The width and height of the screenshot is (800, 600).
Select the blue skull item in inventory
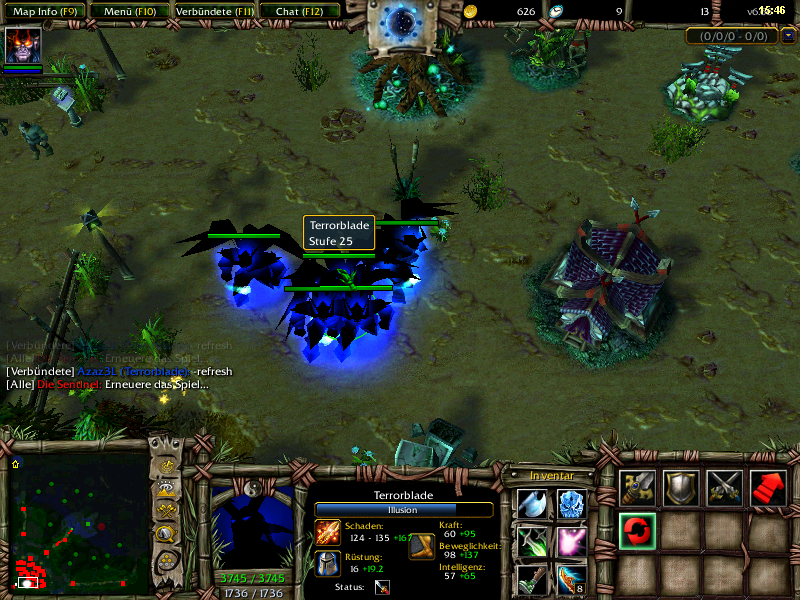(571, 503)
